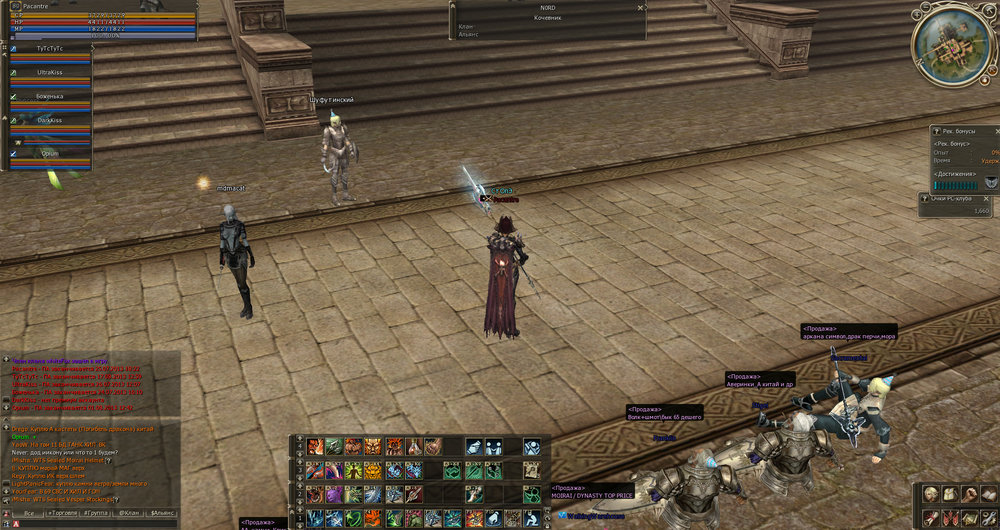
Task: Click the Достижения progress bar
Action: (x=956, y=184)
